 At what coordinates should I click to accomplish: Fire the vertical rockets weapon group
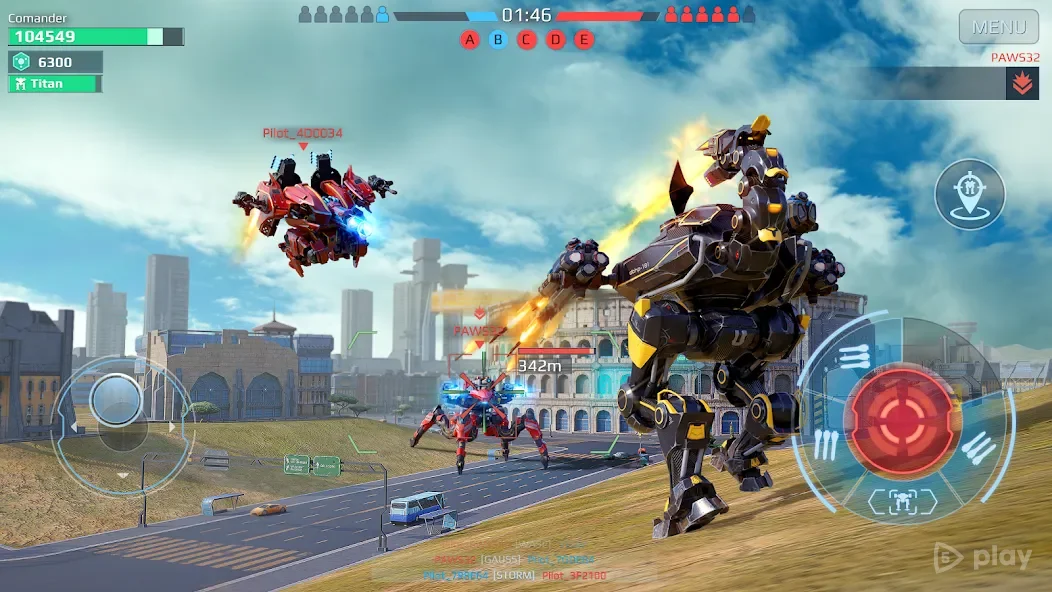[x=825, y=445]
